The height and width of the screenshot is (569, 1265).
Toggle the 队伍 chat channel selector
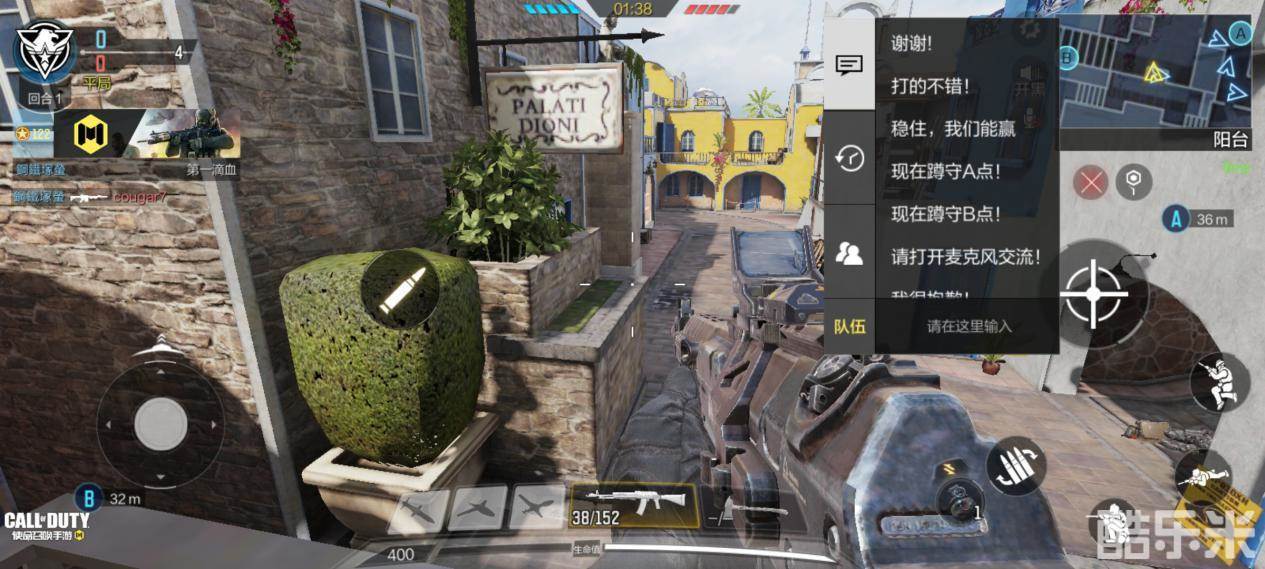tap(849, 326)
